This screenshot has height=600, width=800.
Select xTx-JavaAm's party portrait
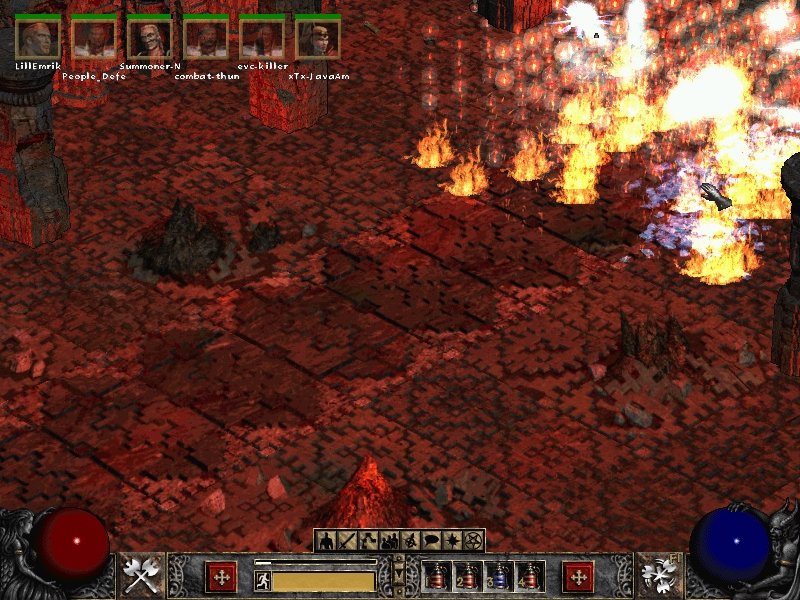click(x=318, y=38)
